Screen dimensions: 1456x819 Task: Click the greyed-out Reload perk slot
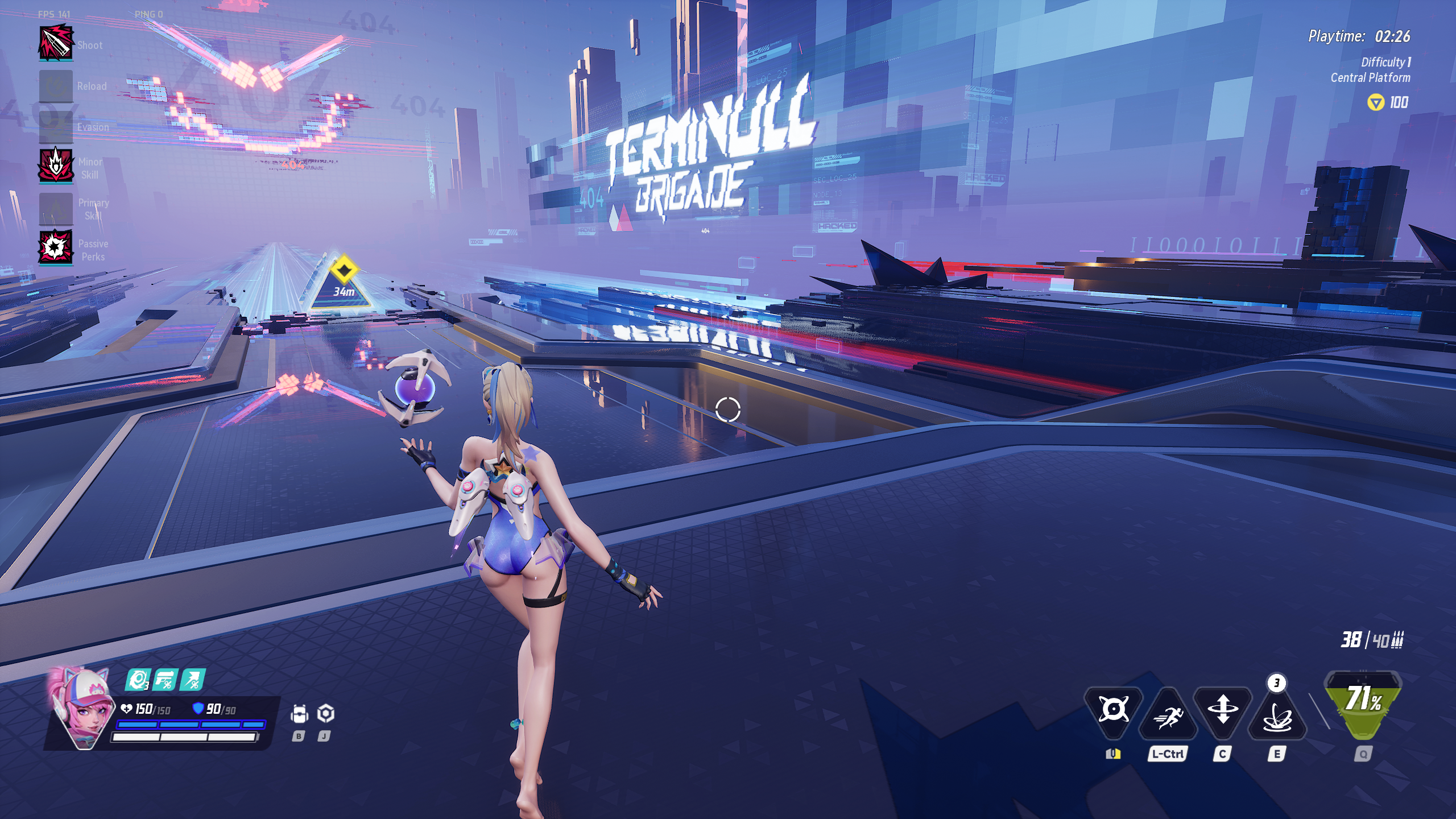coord(56,86)
